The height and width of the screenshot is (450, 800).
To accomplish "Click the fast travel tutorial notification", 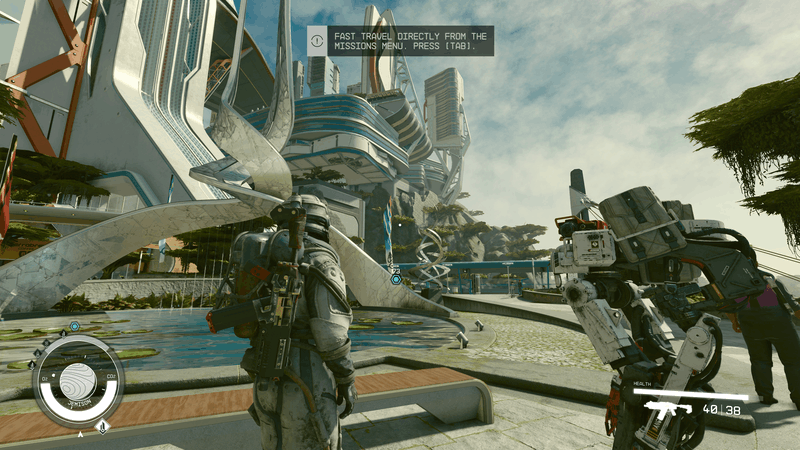I will pos(400,41).
